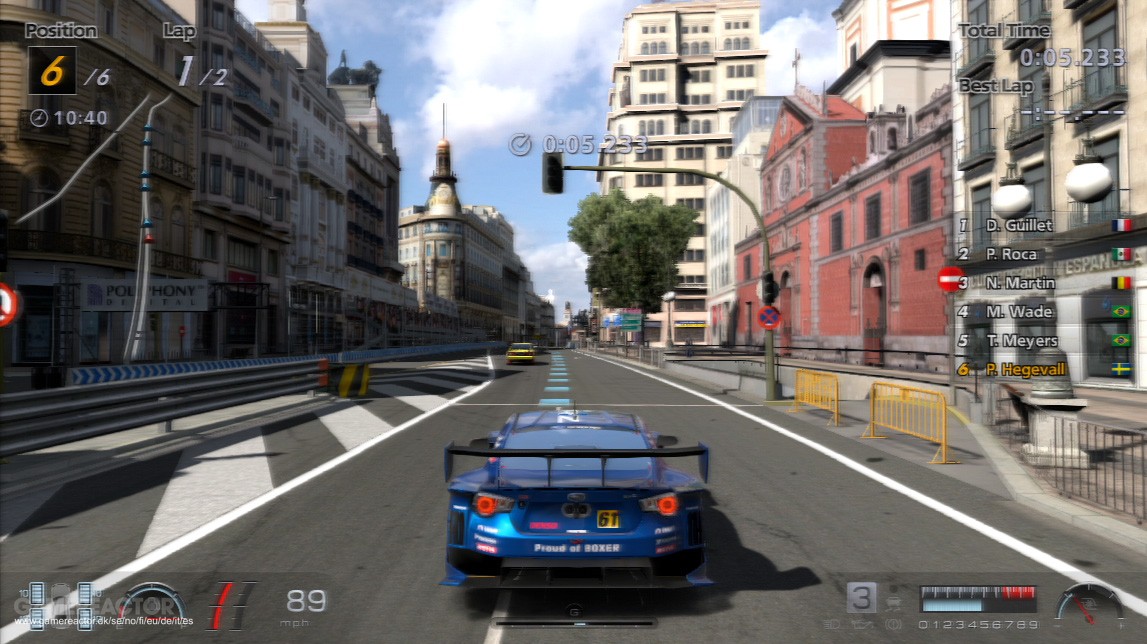Select M. Wade's standings entry
The image size is (1147, 644).
tap(1017, 312)
